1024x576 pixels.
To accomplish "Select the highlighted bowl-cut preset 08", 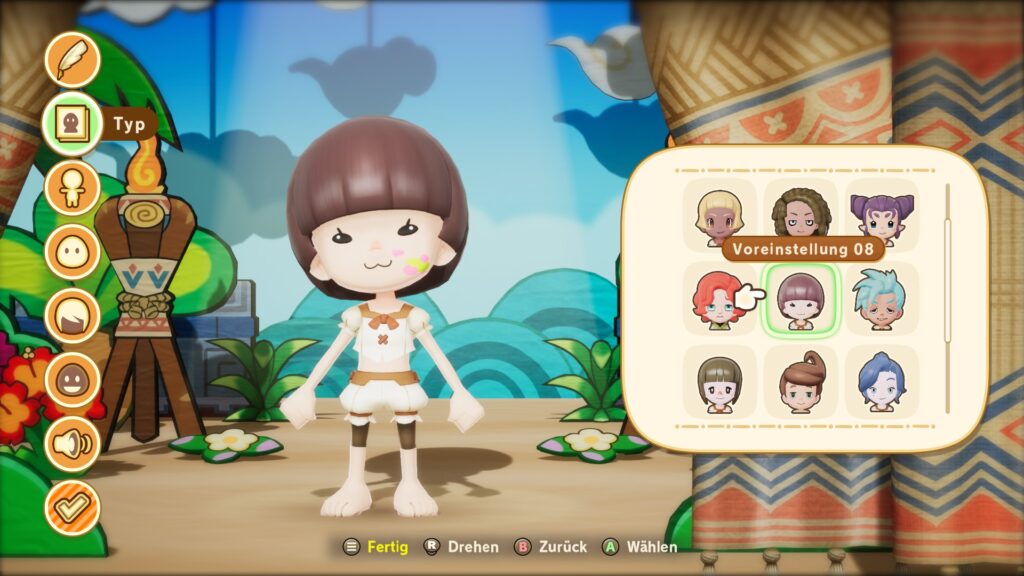I will 801,299.
